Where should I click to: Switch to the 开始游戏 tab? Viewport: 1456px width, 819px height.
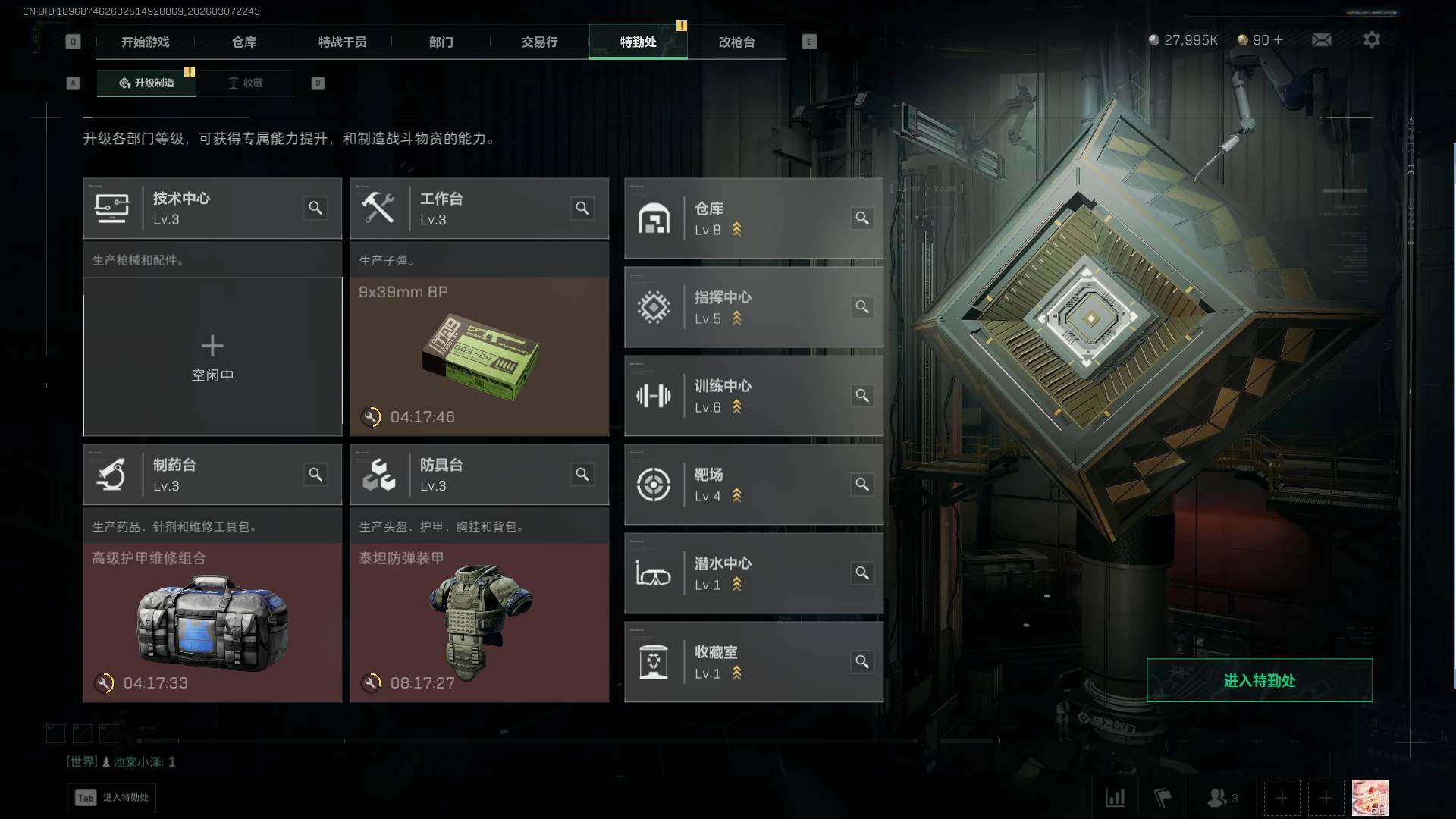145,42
